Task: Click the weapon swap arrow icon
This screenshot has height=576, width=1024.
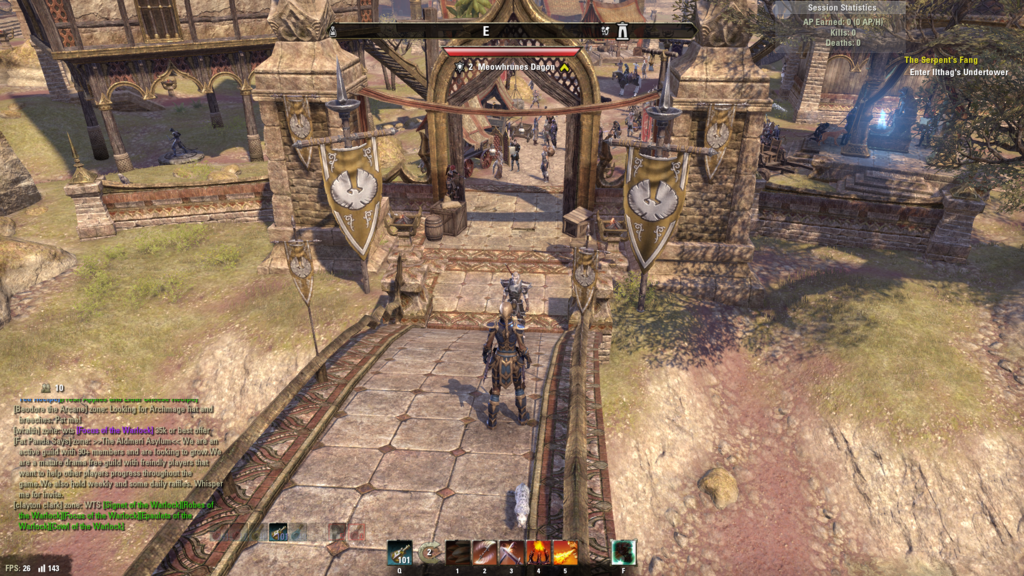Action: tap(431, 552)
